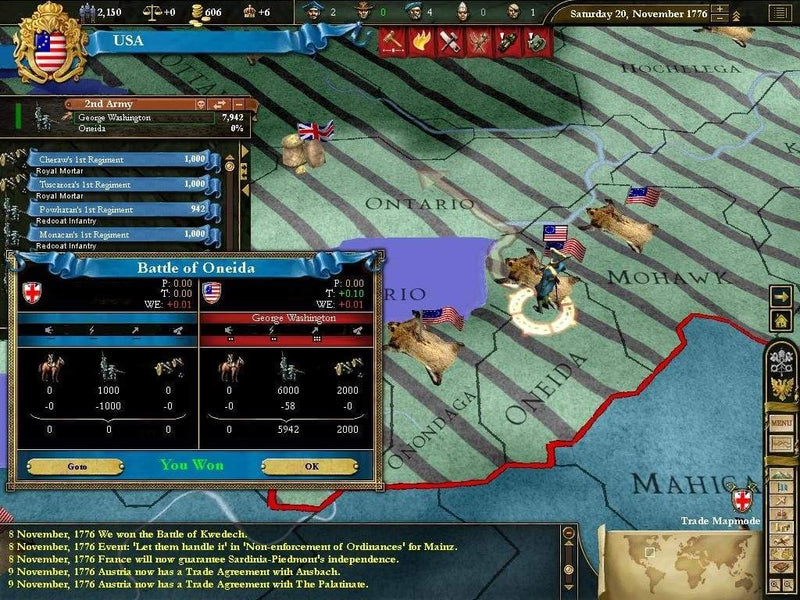Confirm the battle result with OK

tap(310, 466)
